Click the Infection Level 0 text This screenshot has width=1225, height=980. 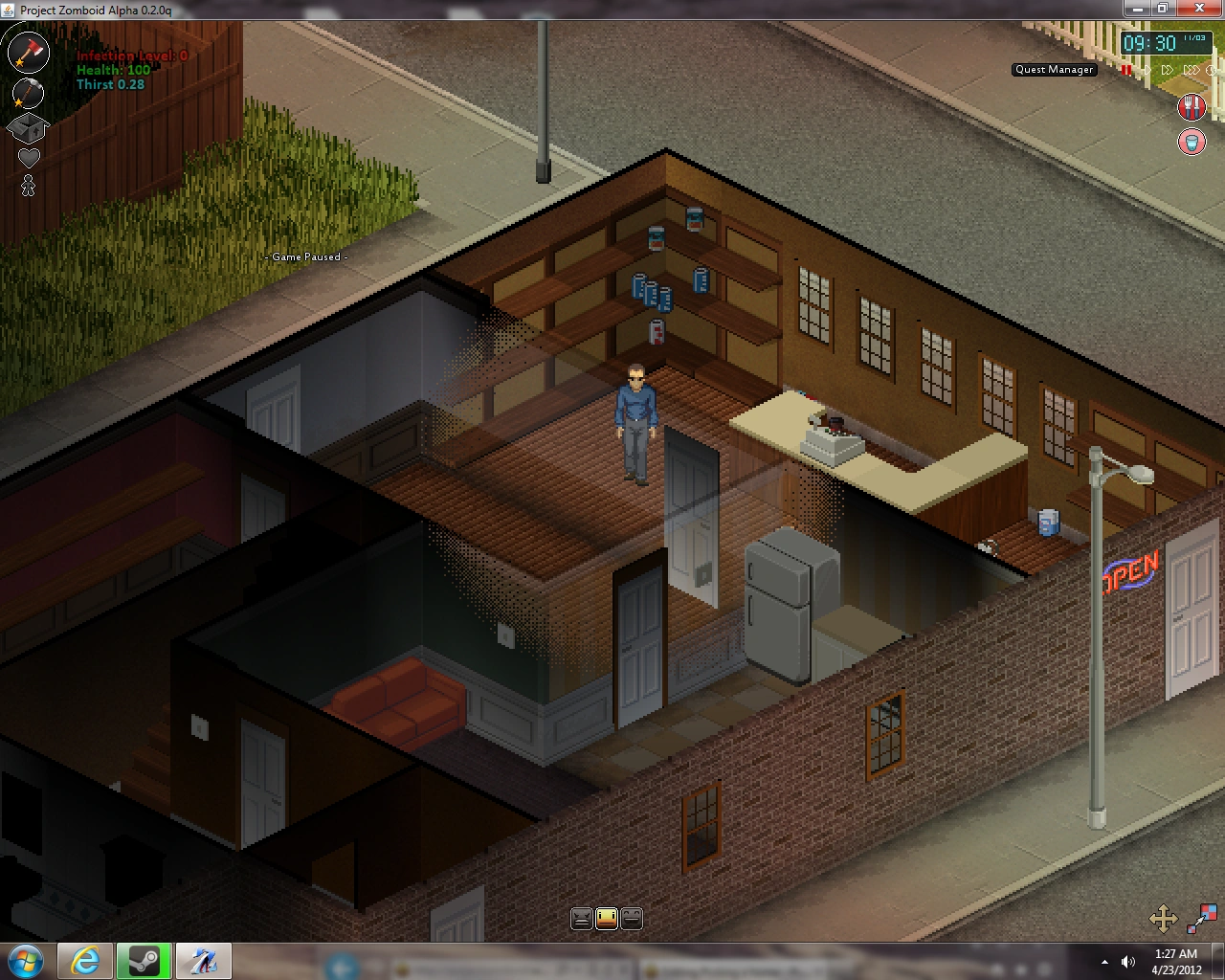[x=130, y=56]
